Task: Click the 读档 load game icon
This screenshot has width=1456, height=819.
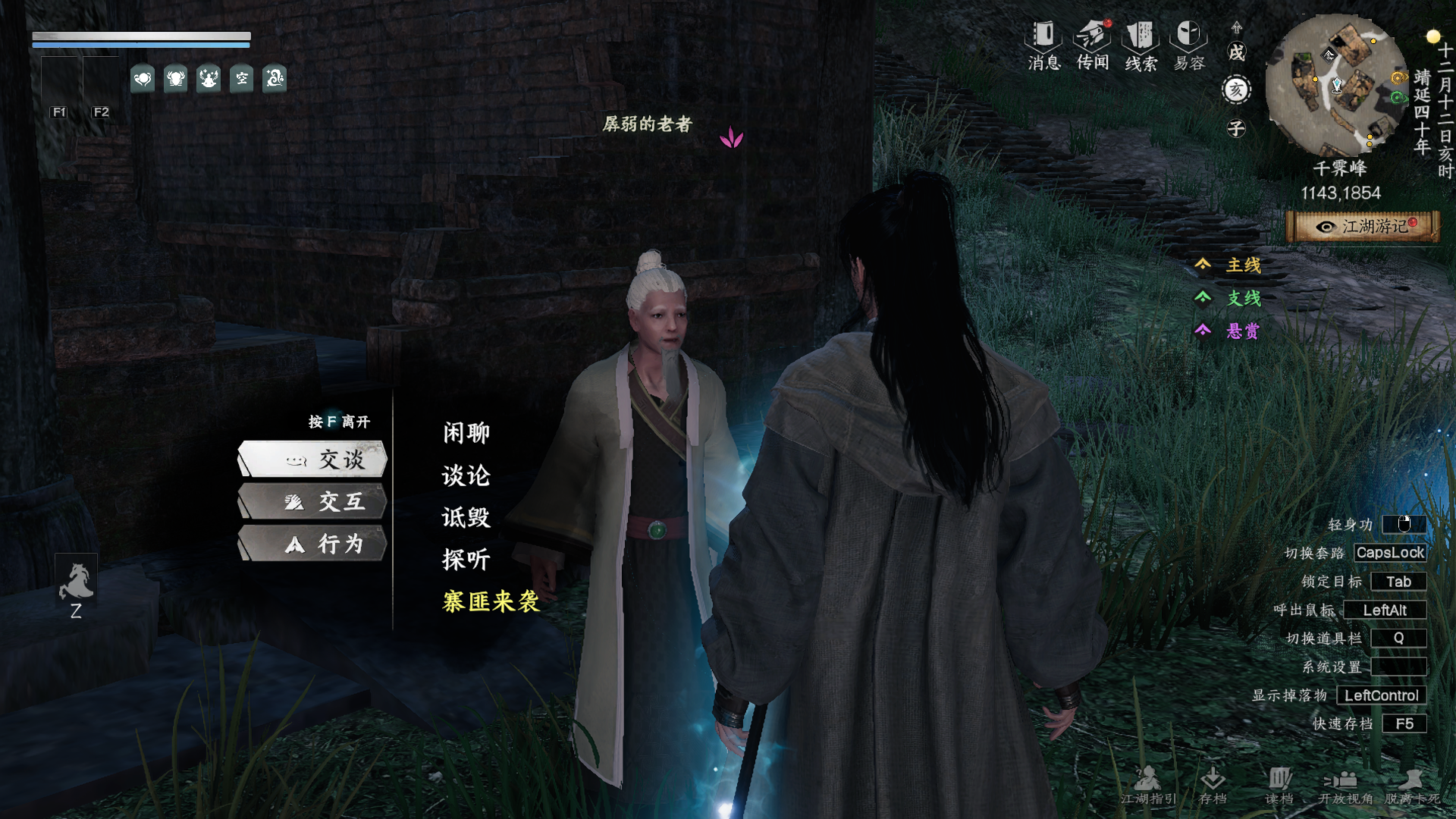Action: 1279,785
